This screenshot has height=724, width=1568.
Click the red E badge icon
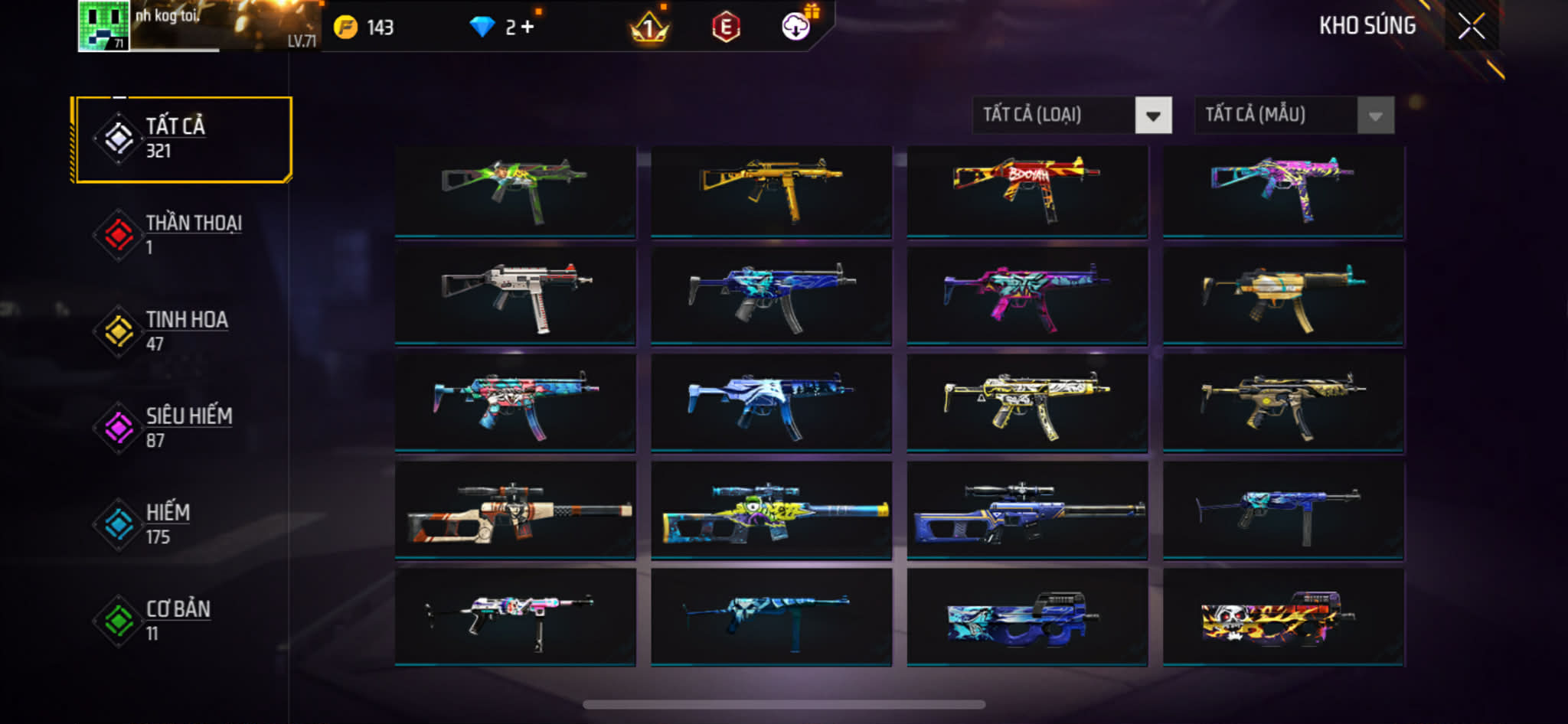pyautogui.click(x=725, y=28)
